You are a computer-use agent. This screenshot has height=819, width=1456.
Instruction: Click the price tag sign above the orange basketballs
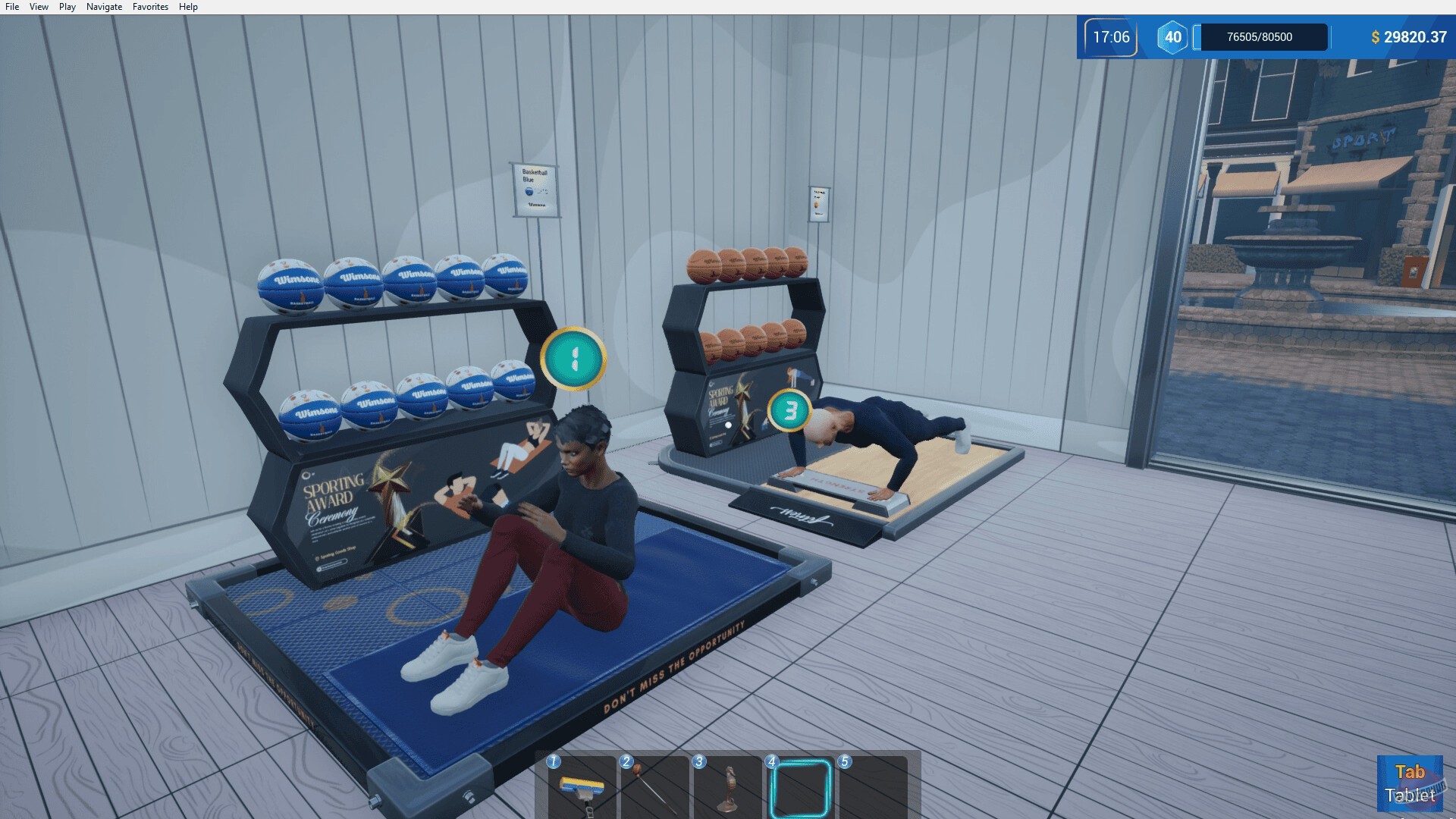(x=817, y=203)
